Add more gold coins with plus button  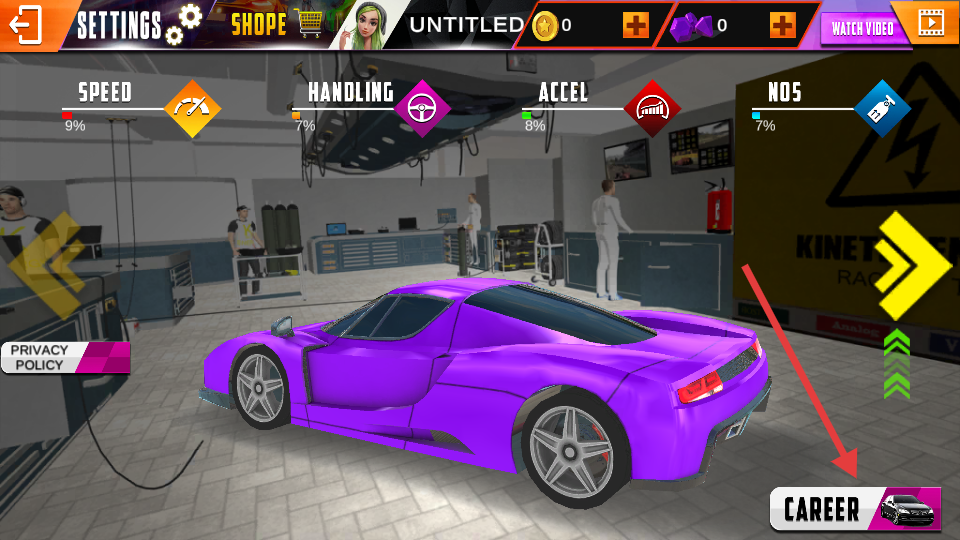[635, 25]
